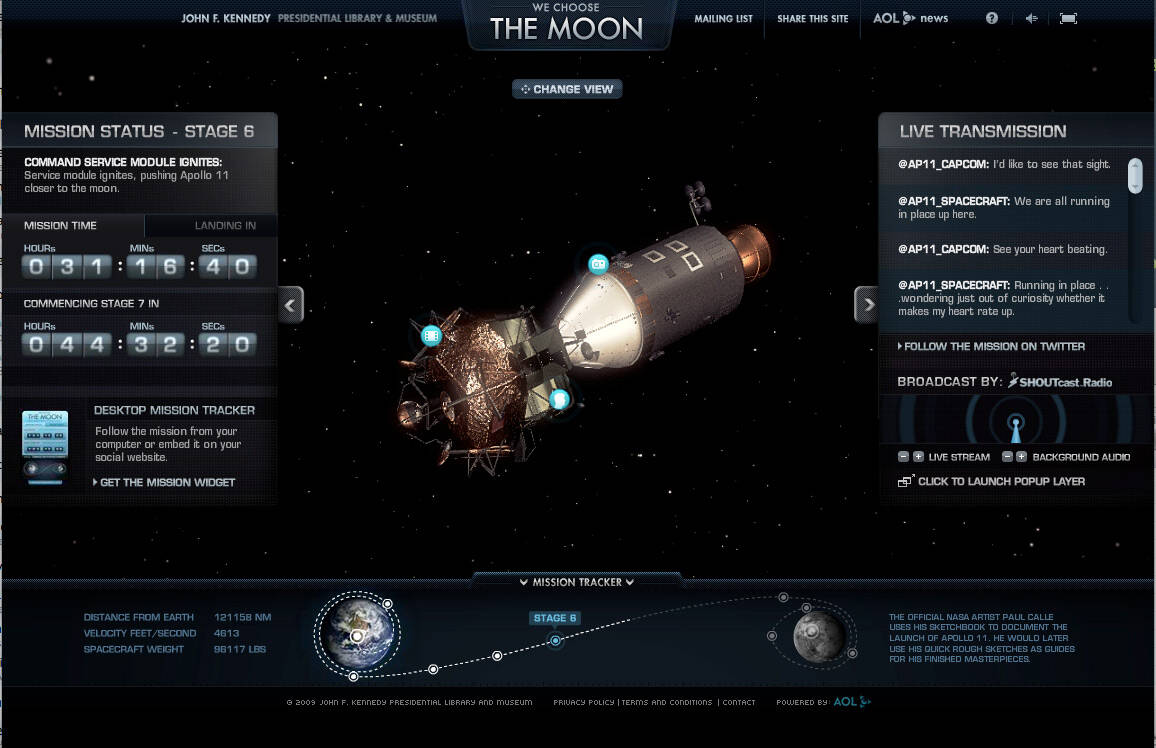1156x748 pixels.
Task: Enter fullscreen mode using the top-bar icon
Action: tap(1068, 18)
